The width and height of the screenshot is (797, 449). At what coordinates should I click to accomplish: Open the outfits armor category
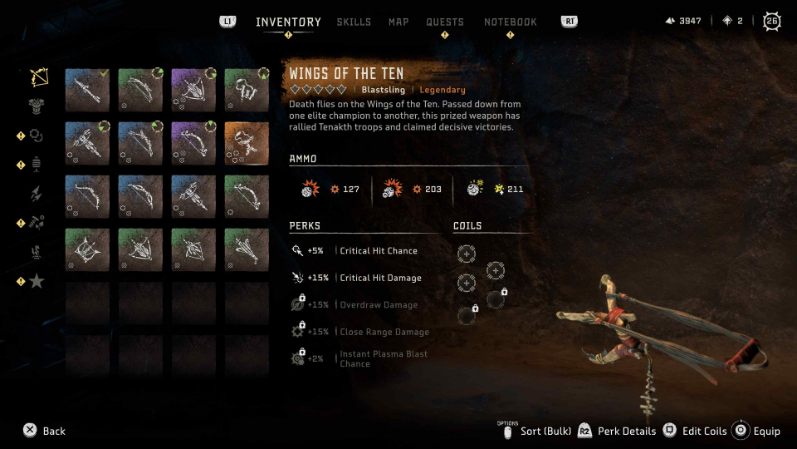point(39,106)
